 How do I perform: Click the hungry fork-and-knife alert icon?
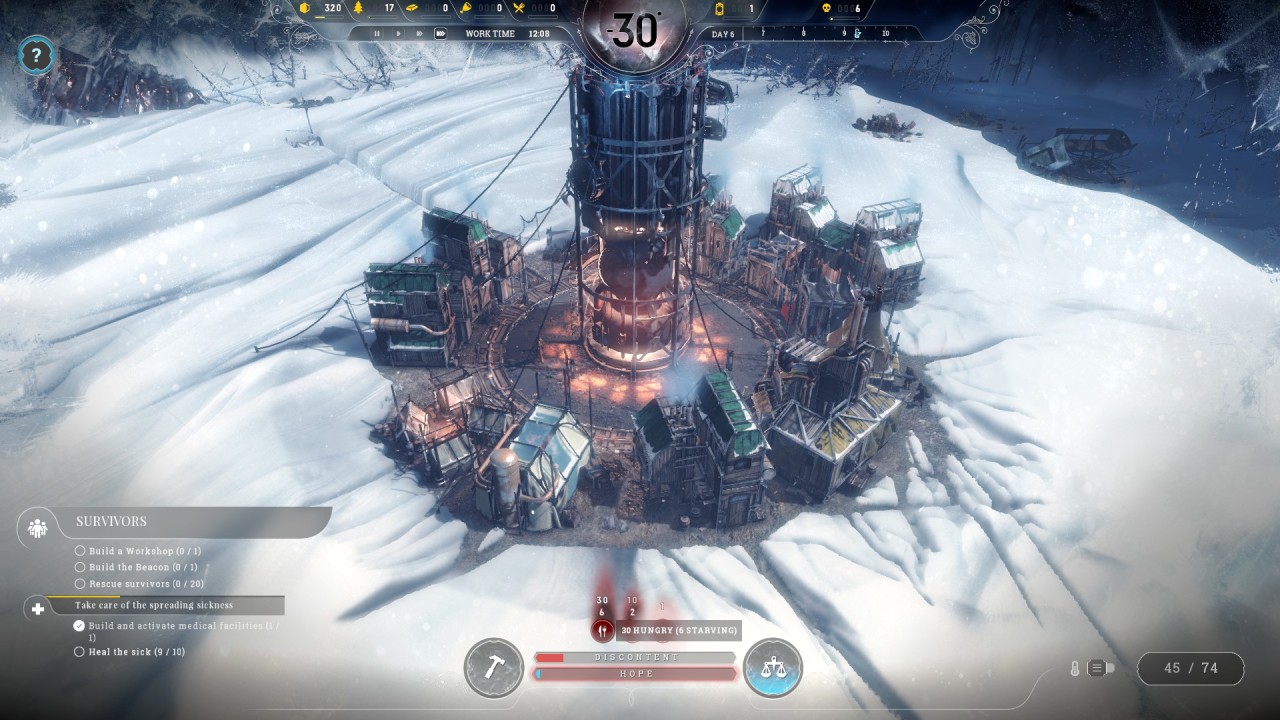602,630
